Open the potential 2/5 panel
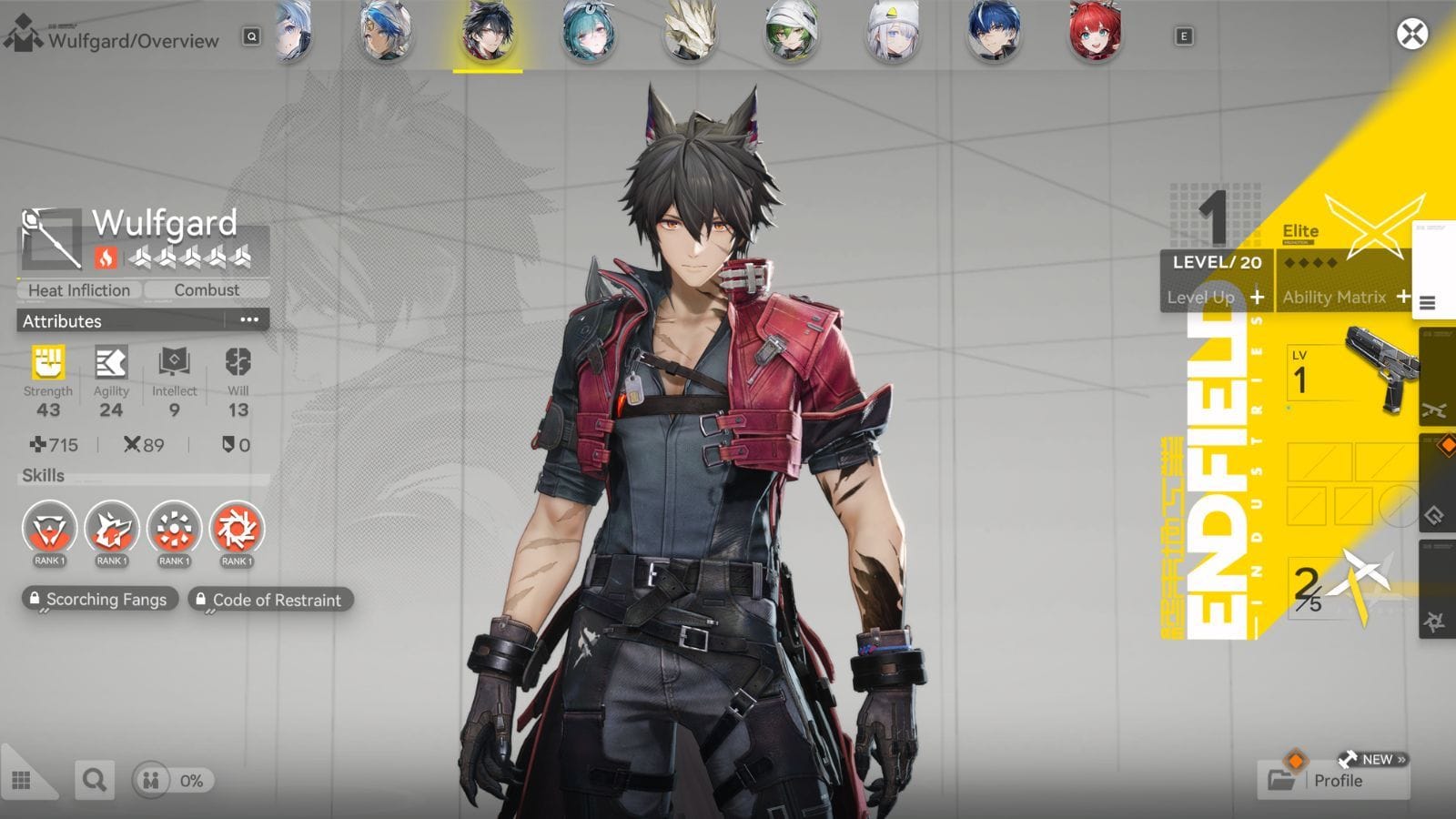 click(x=1338, y=587)
